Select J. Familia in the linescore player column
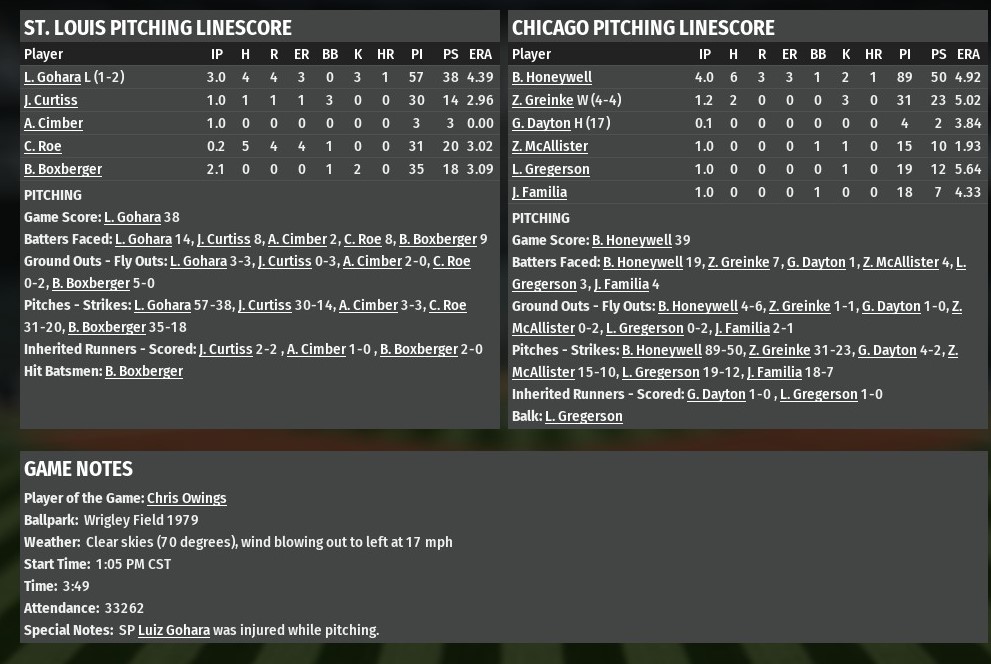The image size is (991, 664). coord(539,192)
